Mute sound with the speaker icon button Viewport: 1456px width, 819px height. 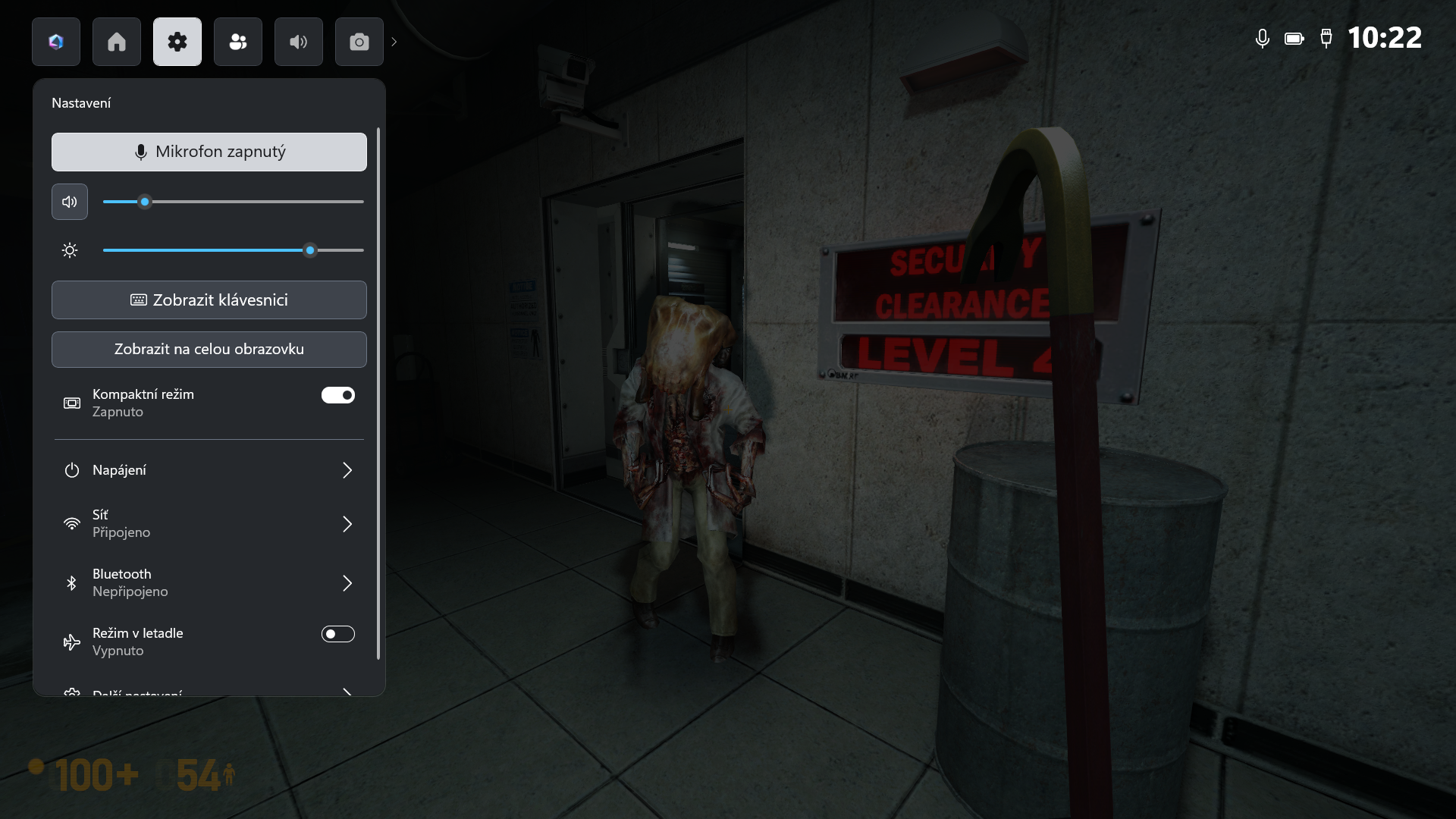pyautogui.click(x=70, y=202)
